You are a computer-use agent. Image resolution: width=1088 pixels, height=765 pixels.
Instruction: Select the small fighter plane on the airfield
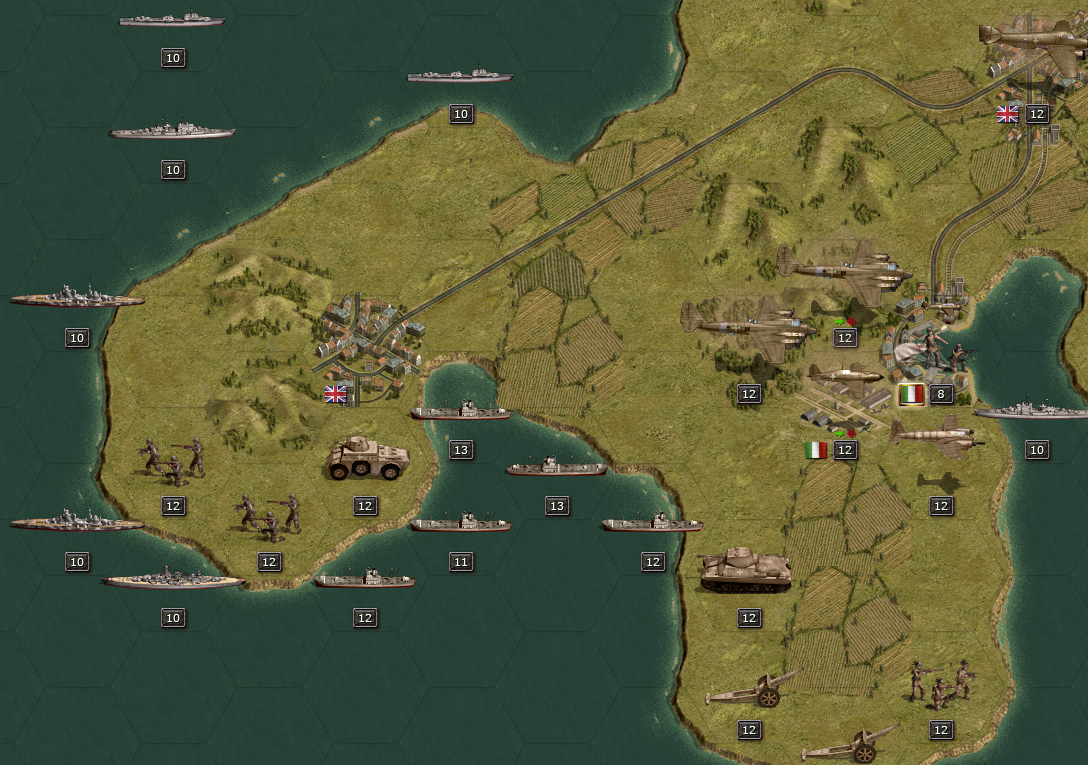click(x=846, y=375)
